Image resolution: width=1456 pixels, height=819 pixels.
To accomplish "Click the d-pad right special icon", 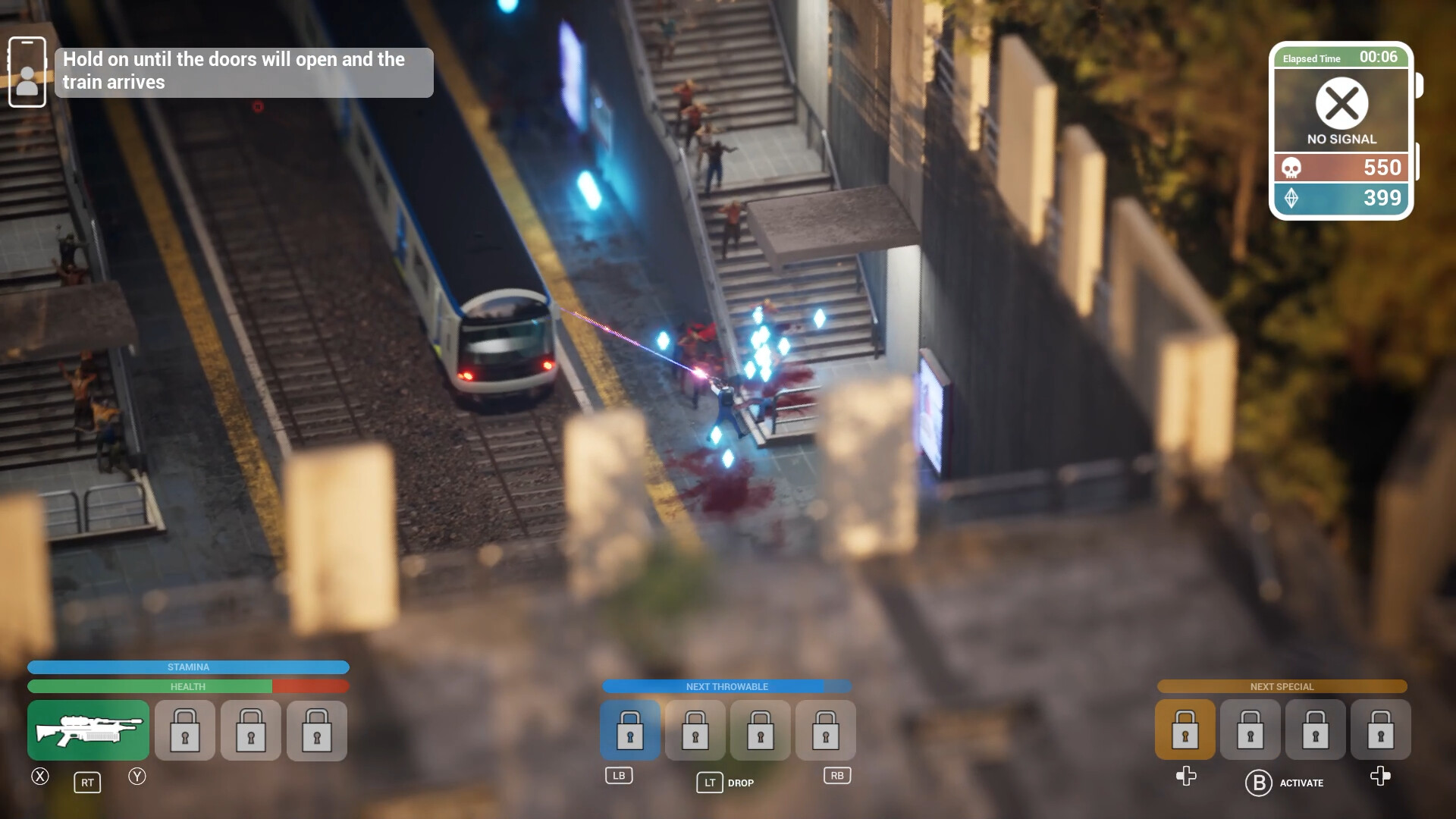I will pos(1380,777).
